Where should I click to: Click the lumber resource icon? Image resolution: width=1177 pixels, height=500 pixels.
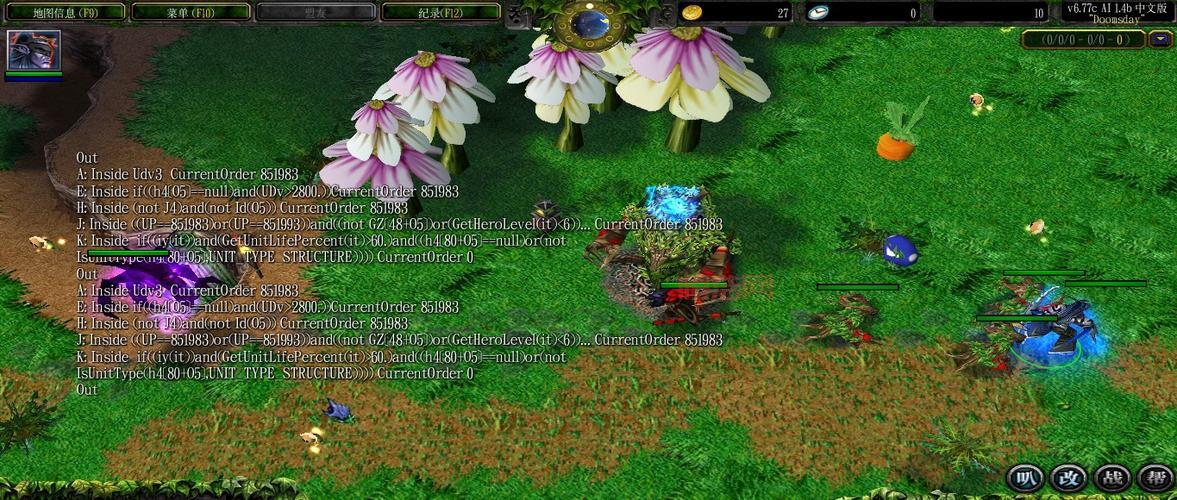click(818, 12)
